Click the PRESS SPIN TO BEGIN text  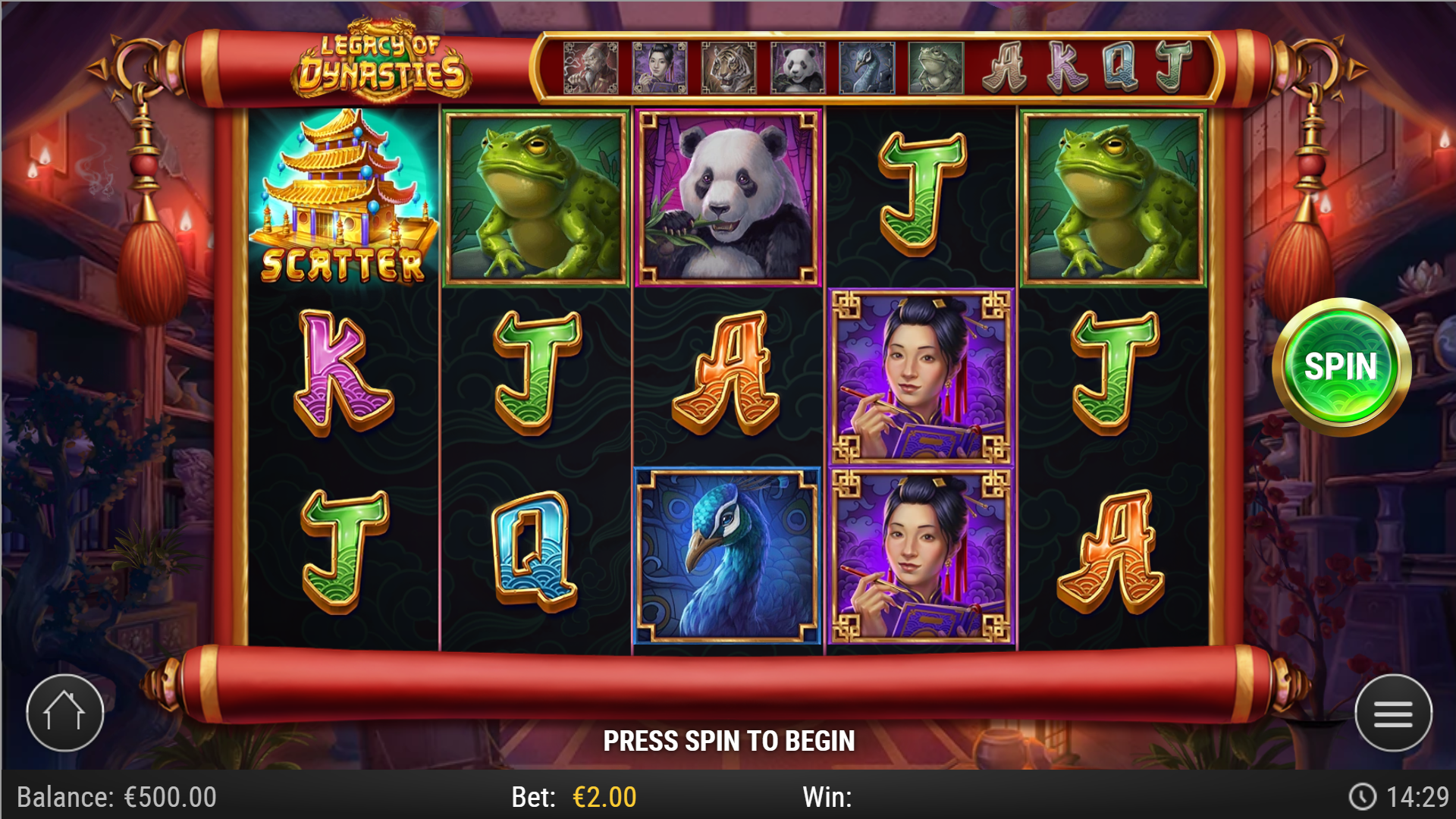point(730,739)
